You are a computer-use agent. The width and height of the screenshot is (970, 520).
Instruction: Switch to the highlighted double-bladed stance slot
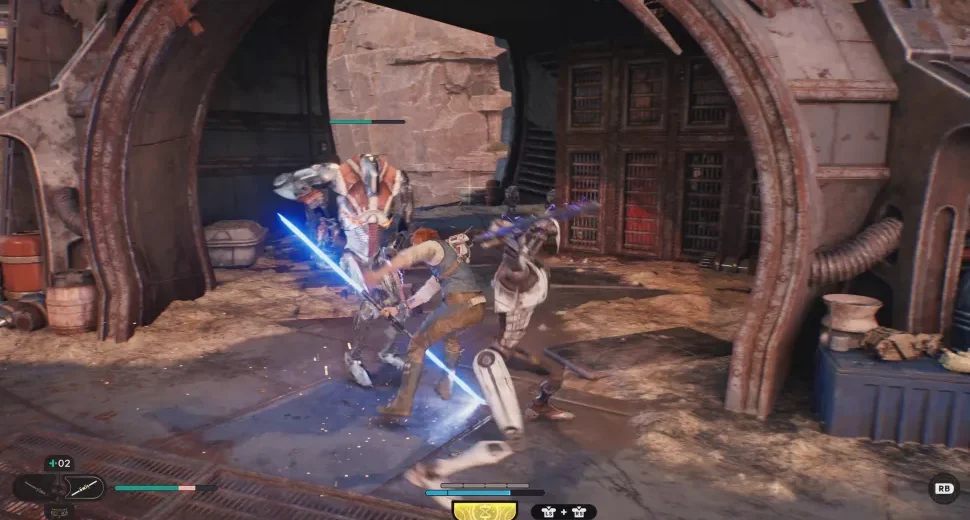pyautogui.click(x=83, y=487)
